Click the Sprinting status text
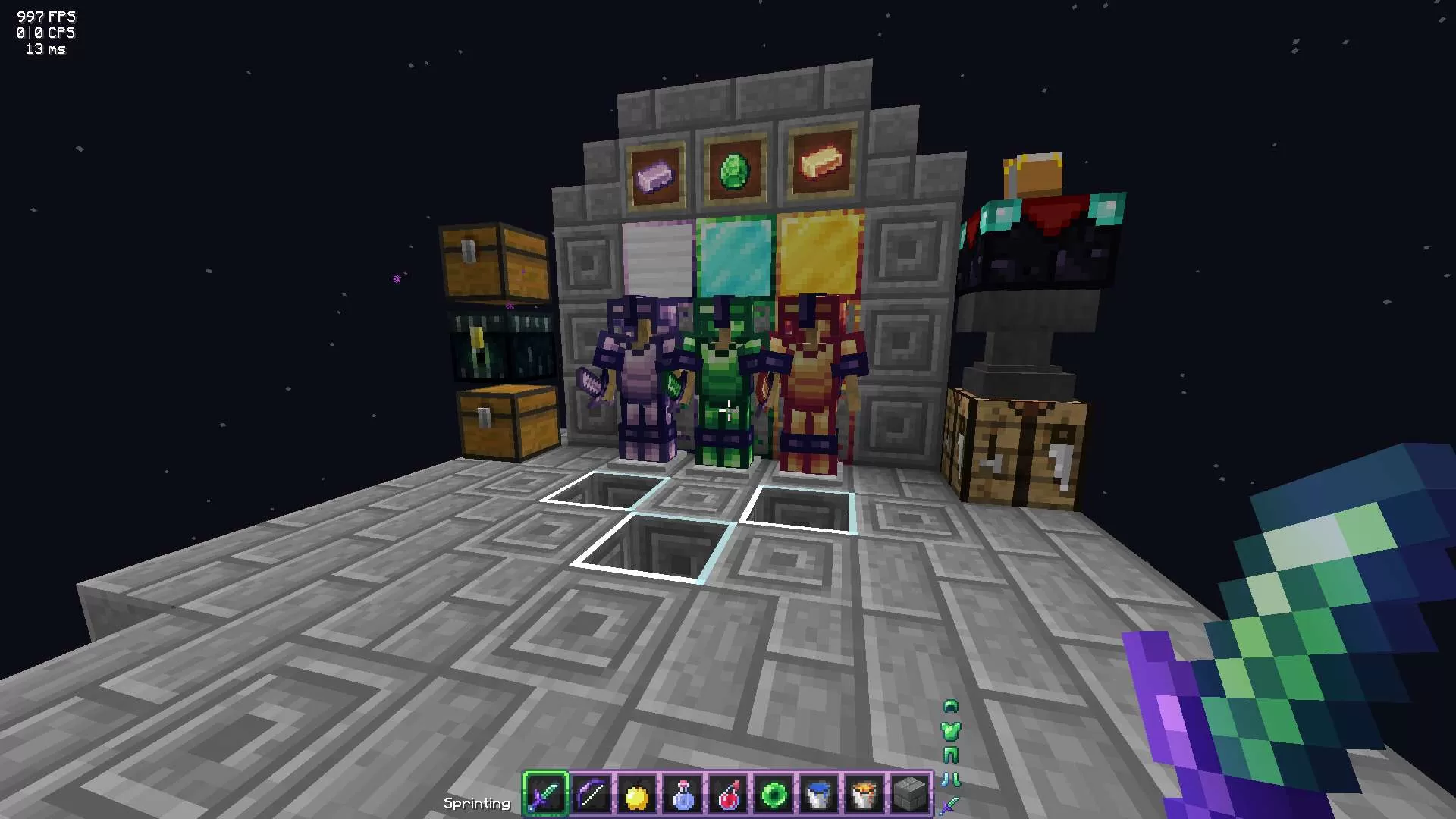Viewport: 1456px width, 819px height. pyautogui.click(x=478, y=802)
